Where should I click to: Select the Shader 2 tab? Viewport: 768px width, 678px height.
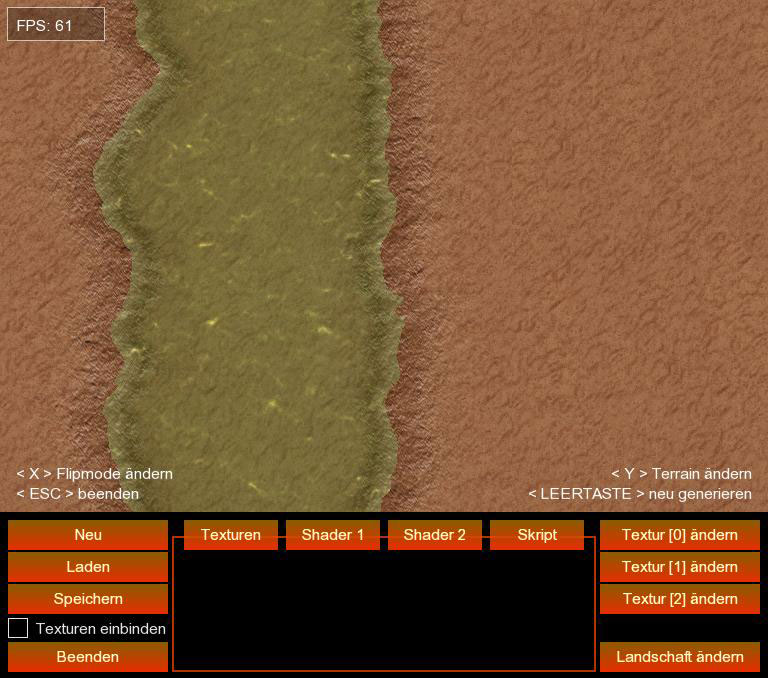pos(435,535)
